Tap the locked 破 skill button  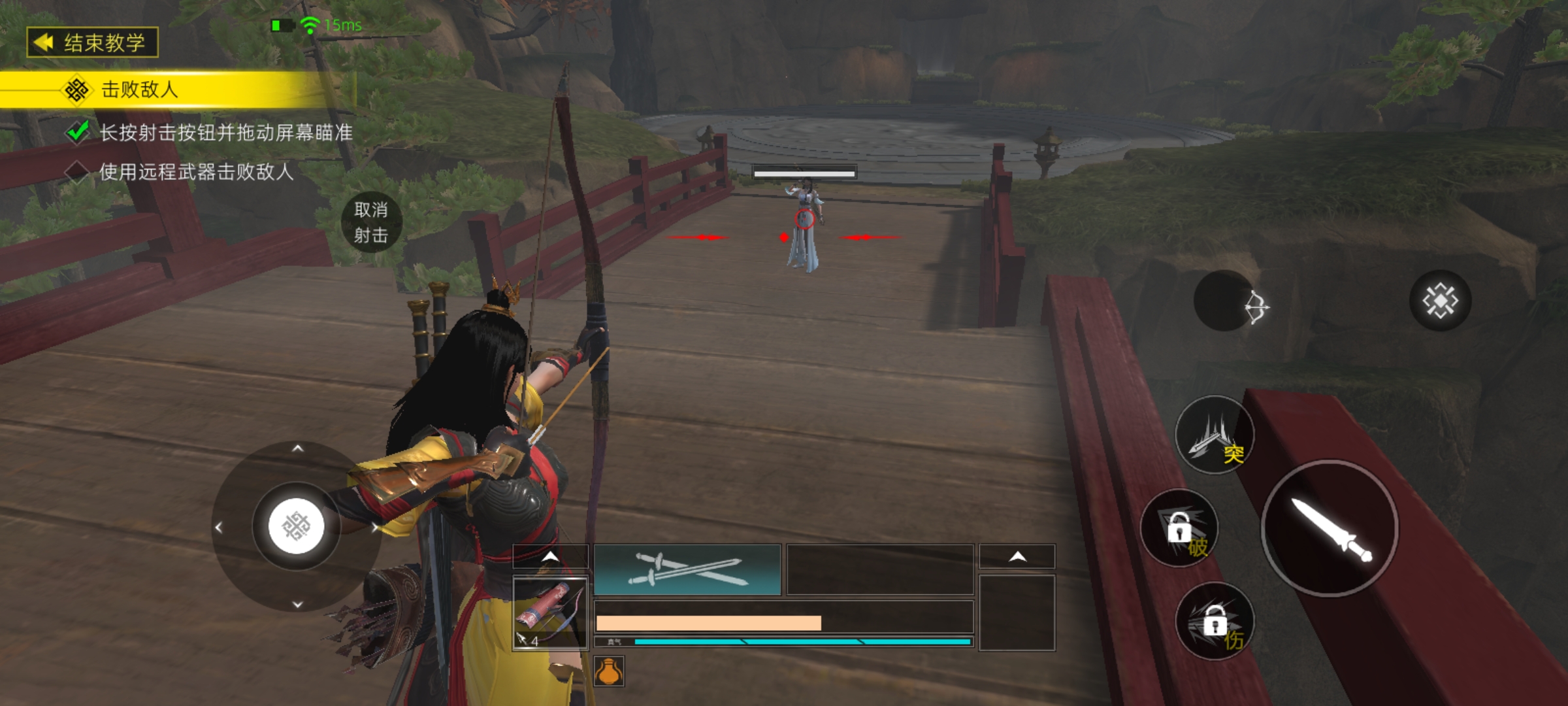[1180, 529]
